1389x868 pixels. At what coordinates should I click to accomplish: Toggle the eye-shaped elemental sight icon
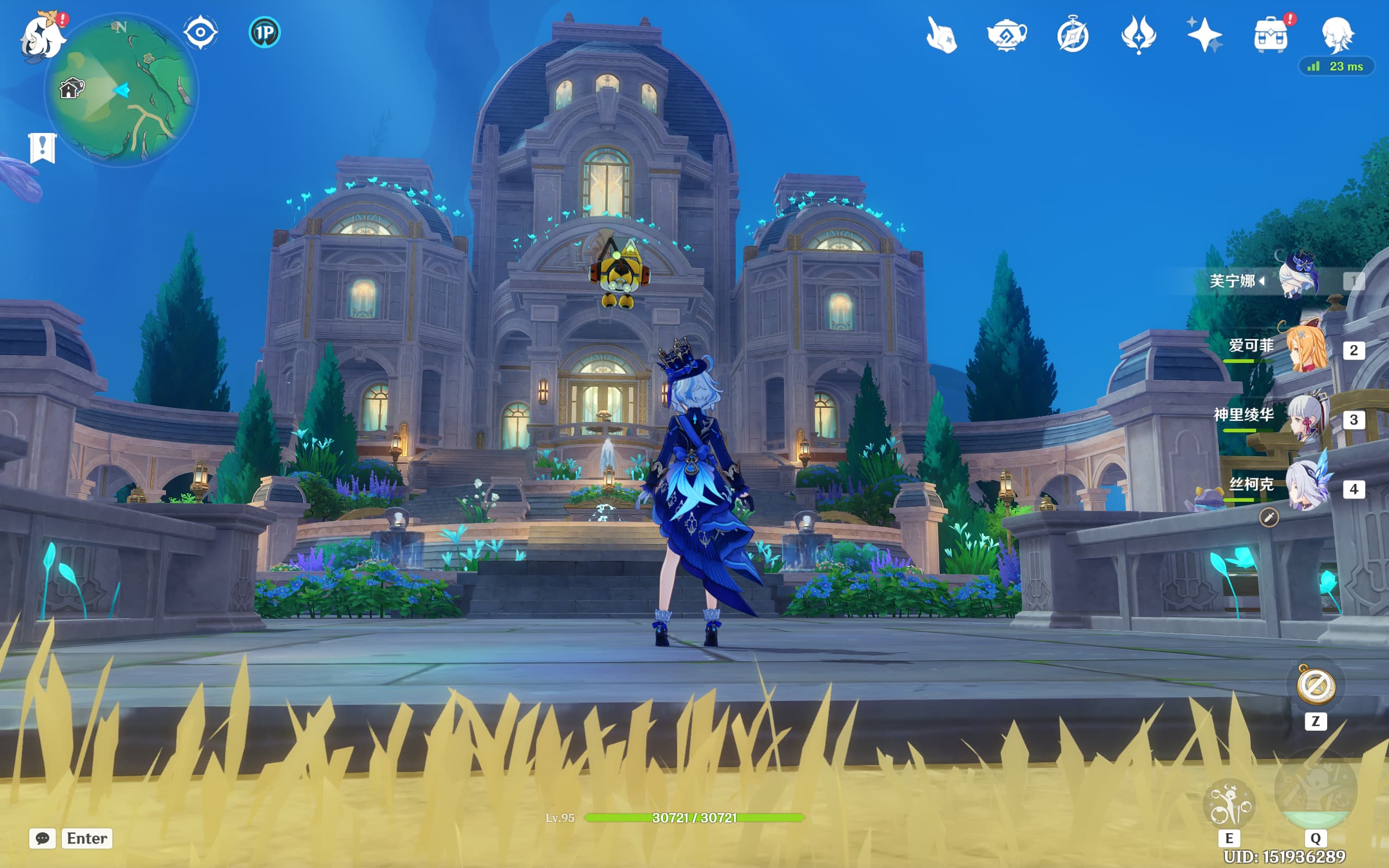(200, 32)
